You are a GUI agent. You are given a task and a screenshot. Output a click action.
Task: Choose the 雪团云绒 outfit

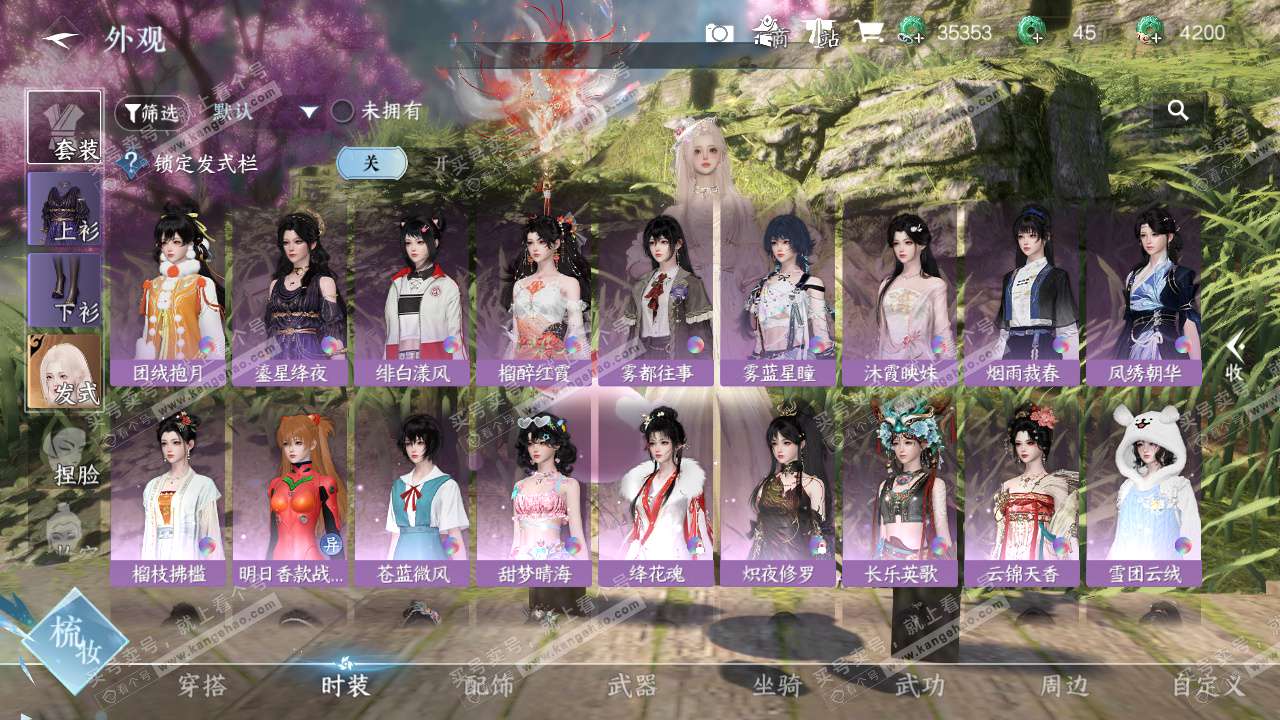point(1144,493)
